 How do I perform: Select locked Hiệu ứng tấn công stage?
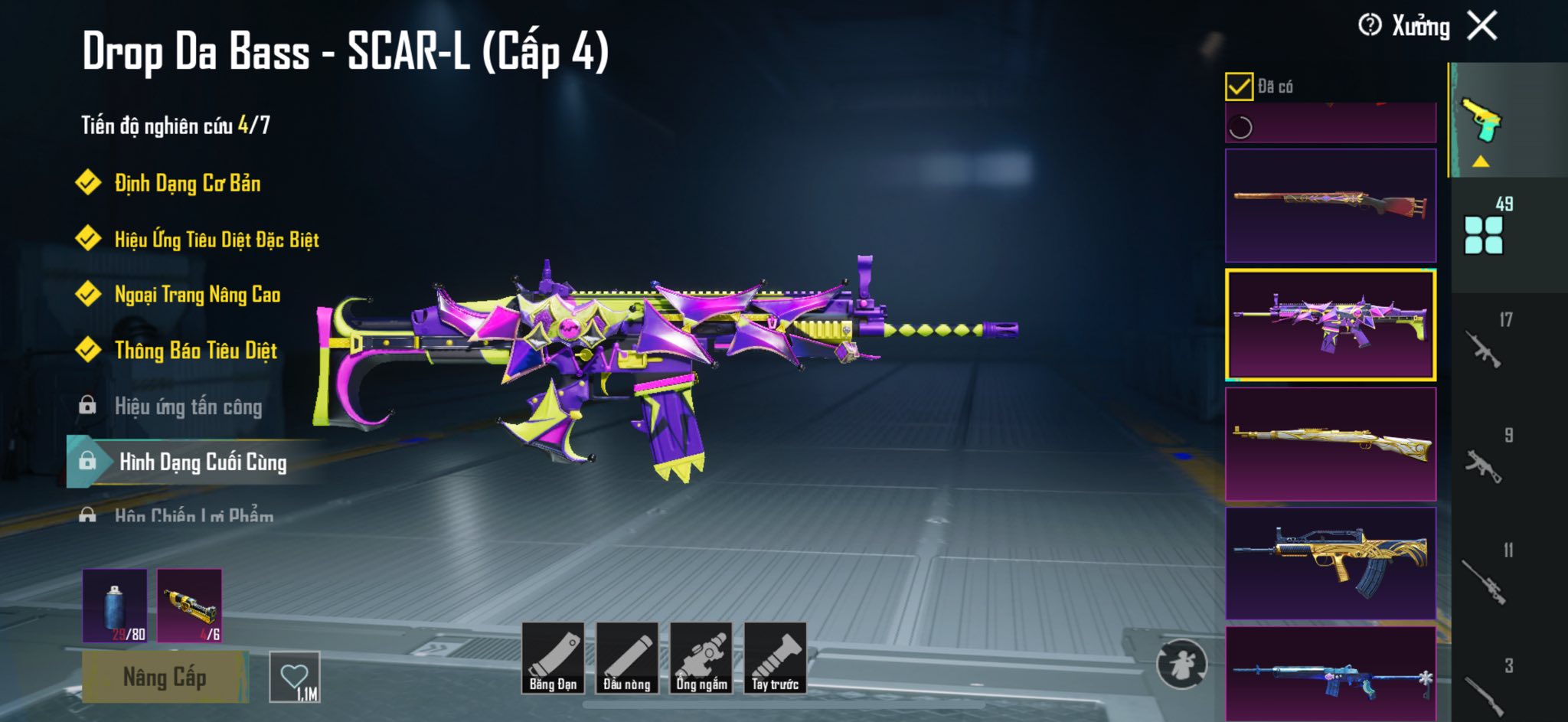coord(188,407)
